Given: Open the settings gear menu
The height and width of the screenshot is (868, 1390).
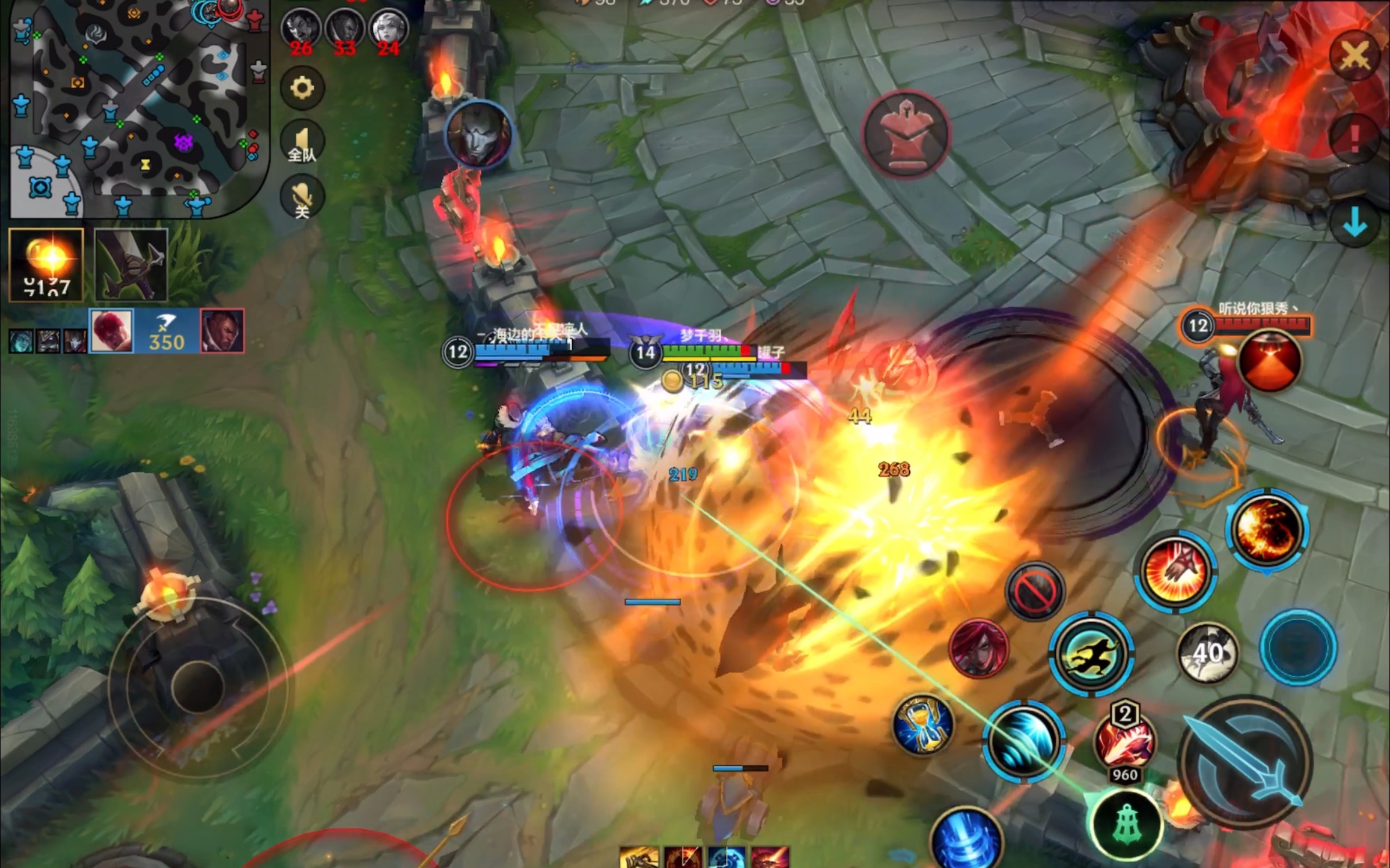Looking at the screenshot, I should pos(302,88).
